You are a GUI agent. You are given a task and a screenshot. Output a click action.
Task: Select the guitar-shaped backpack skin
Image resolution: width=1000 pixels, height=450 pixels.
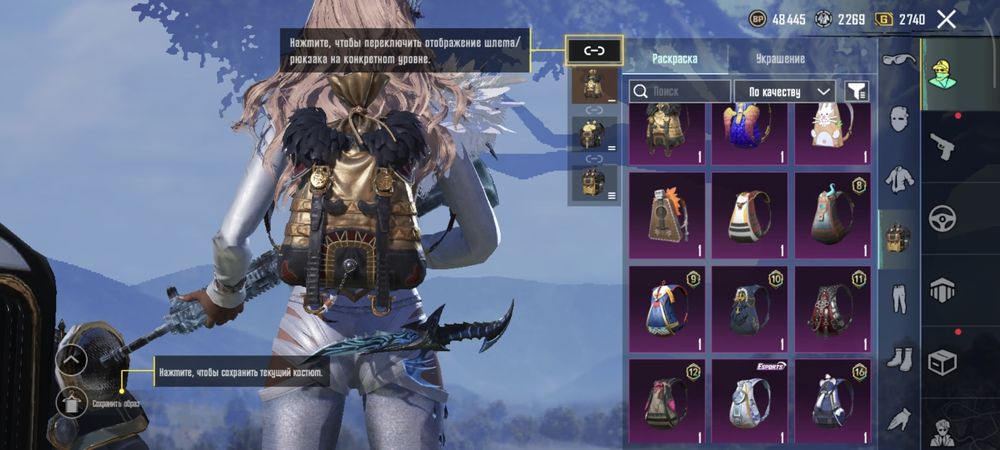pos(667,212)
